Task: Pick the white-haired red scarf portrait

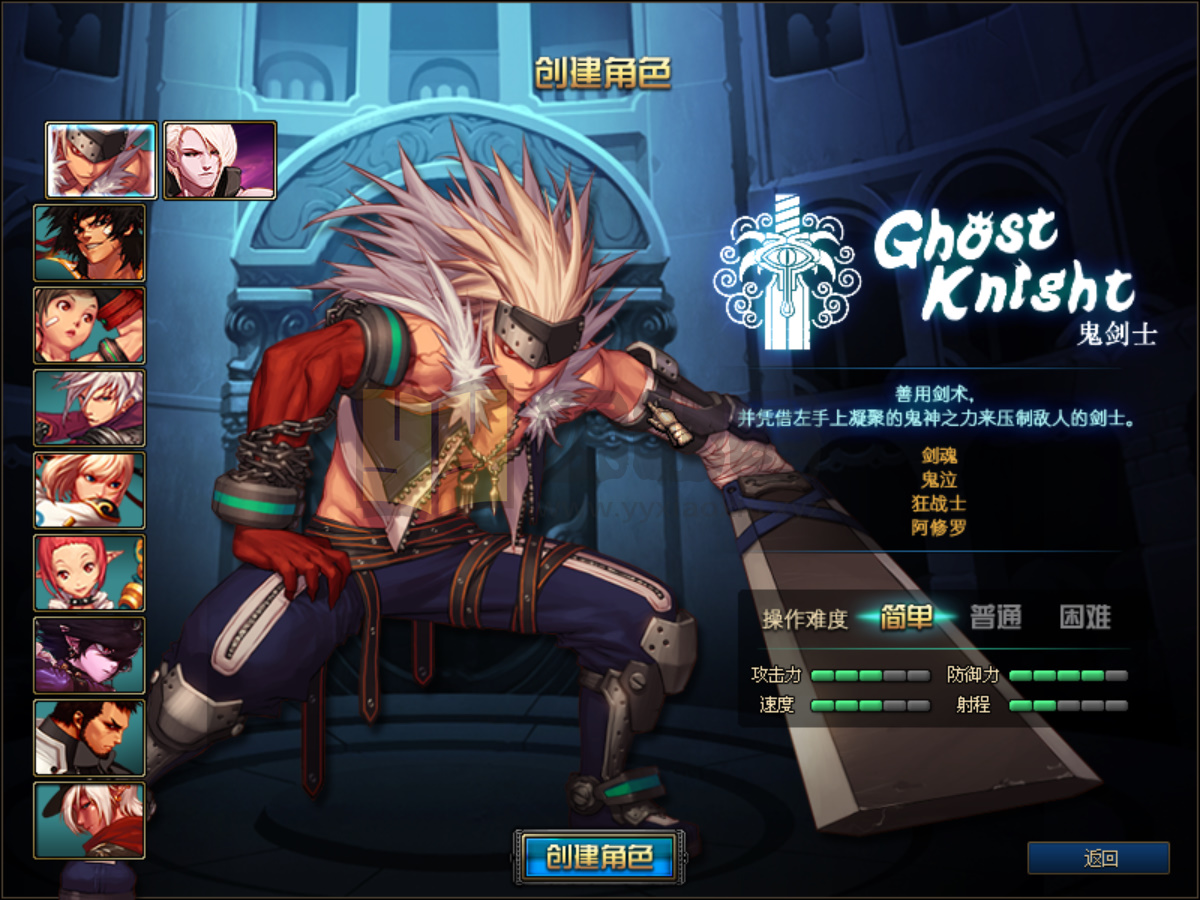Action: [90, 820]
